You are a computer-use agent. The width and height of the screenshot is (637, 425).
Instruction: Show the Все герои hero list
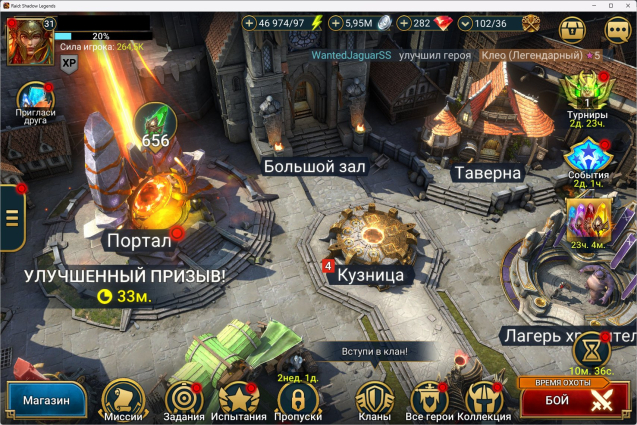point(430,401)
